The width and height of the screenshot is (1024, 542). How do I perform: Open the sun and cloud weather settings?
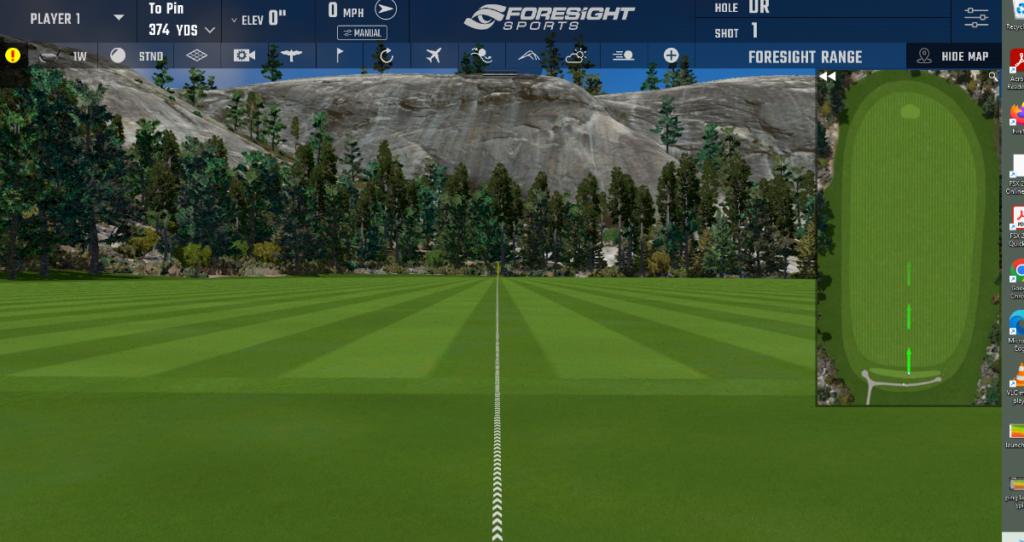tap(577, 56)
